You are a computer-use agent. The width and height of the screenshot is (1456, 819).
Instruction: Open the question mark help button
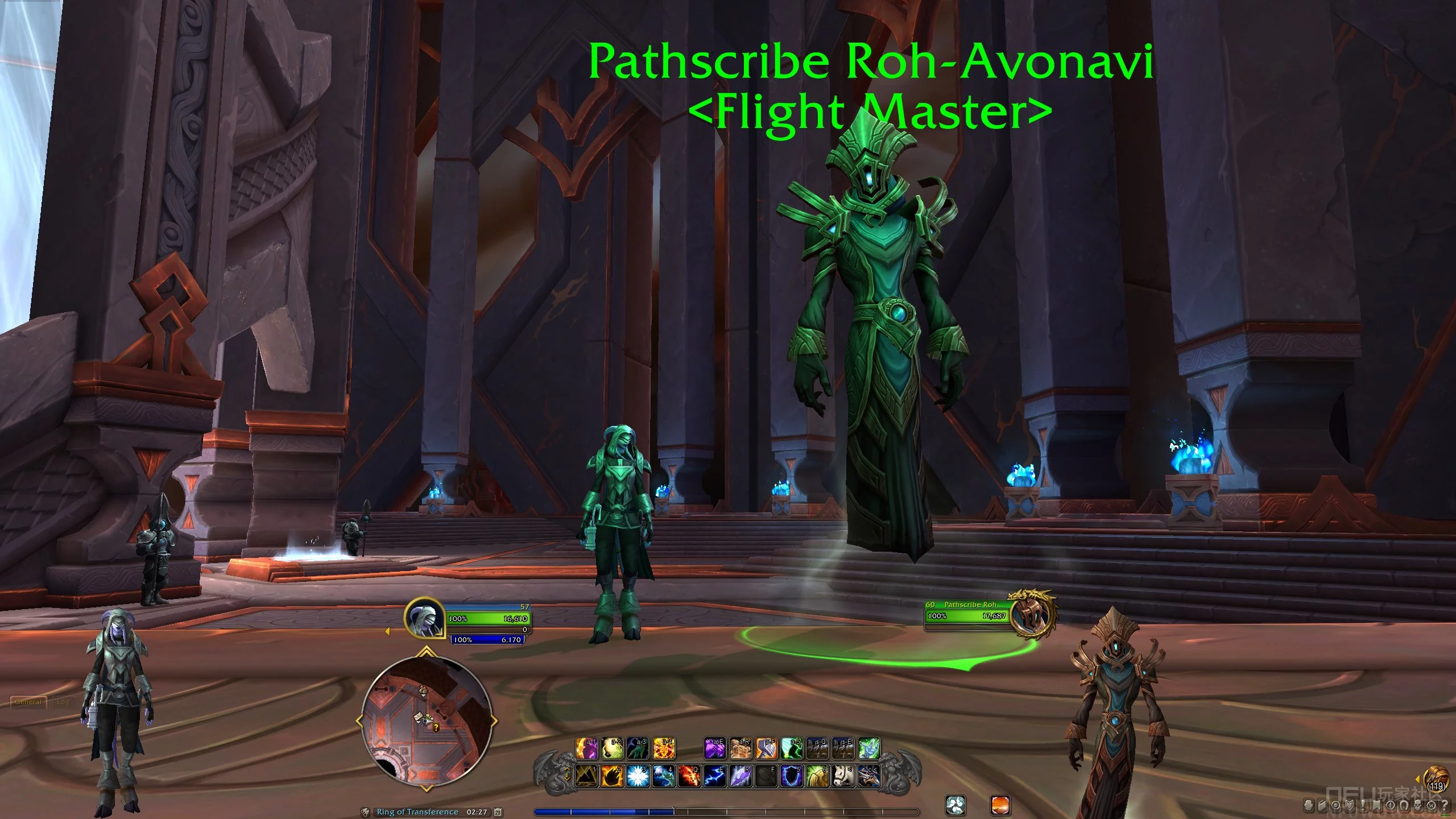1445,805
